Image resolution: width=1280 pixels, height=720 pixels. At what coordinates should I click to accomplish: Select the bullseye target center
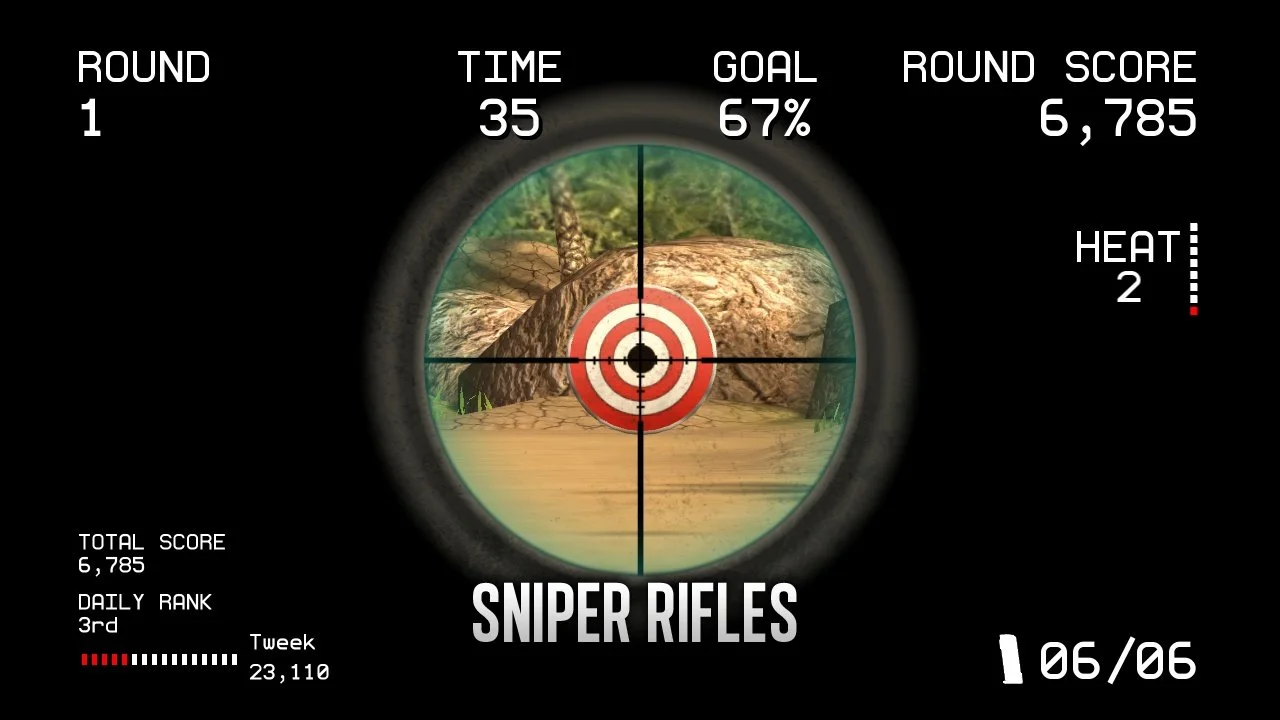coord(643,360)
